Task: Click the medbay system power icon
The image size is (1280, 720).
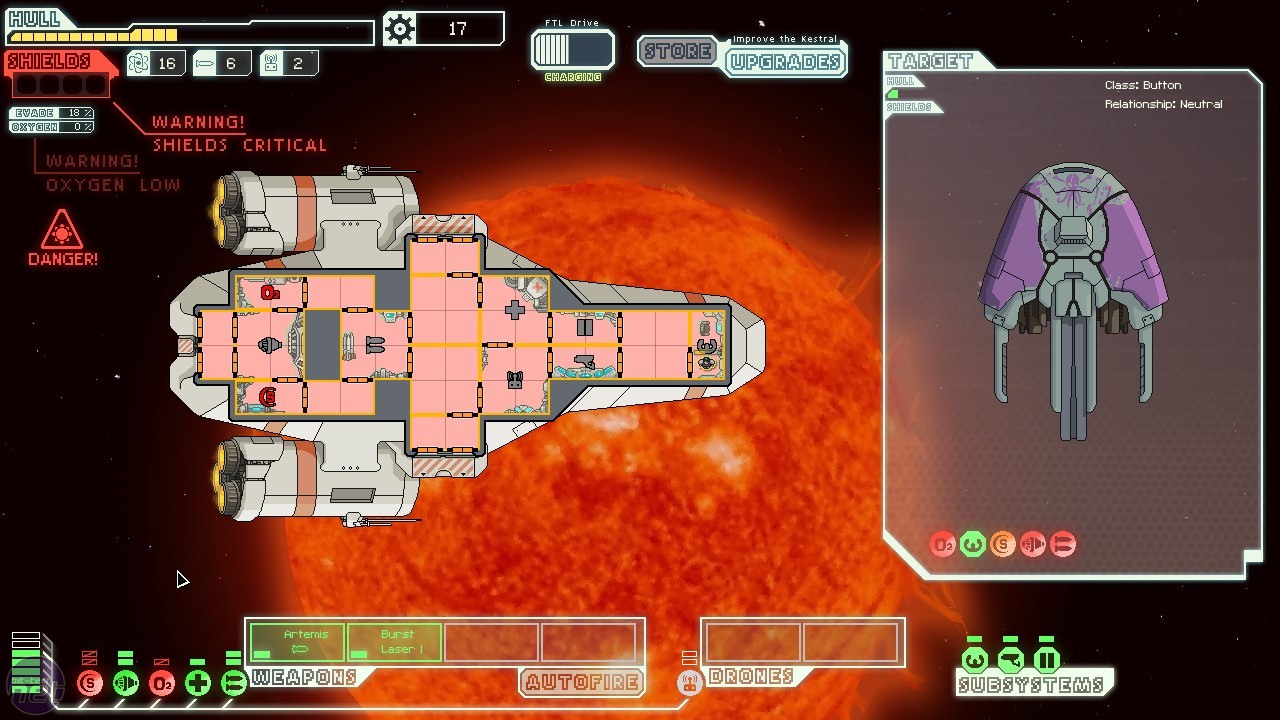Action: 198,684
